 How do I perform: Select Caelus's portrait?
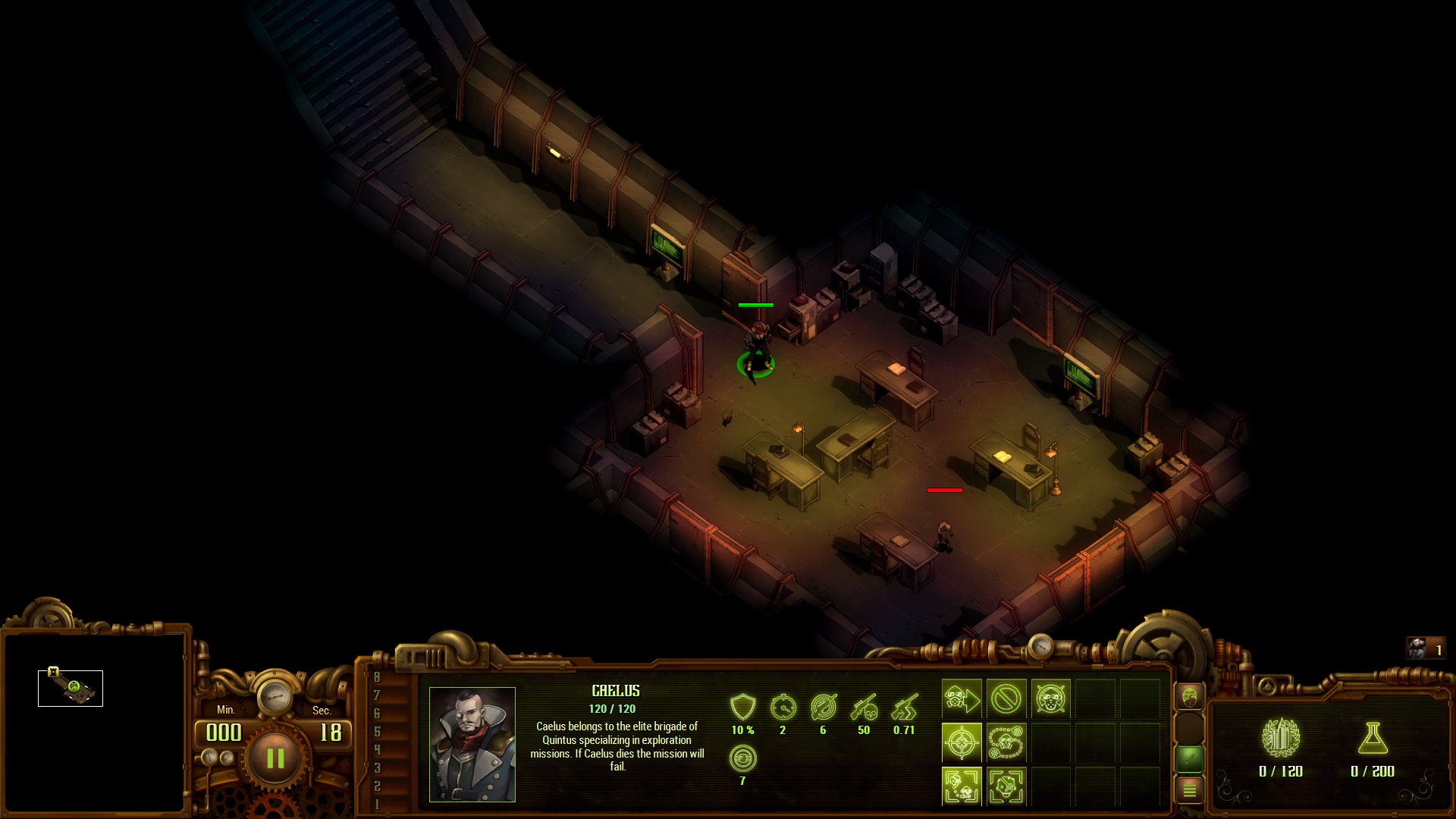click(472, 744)
